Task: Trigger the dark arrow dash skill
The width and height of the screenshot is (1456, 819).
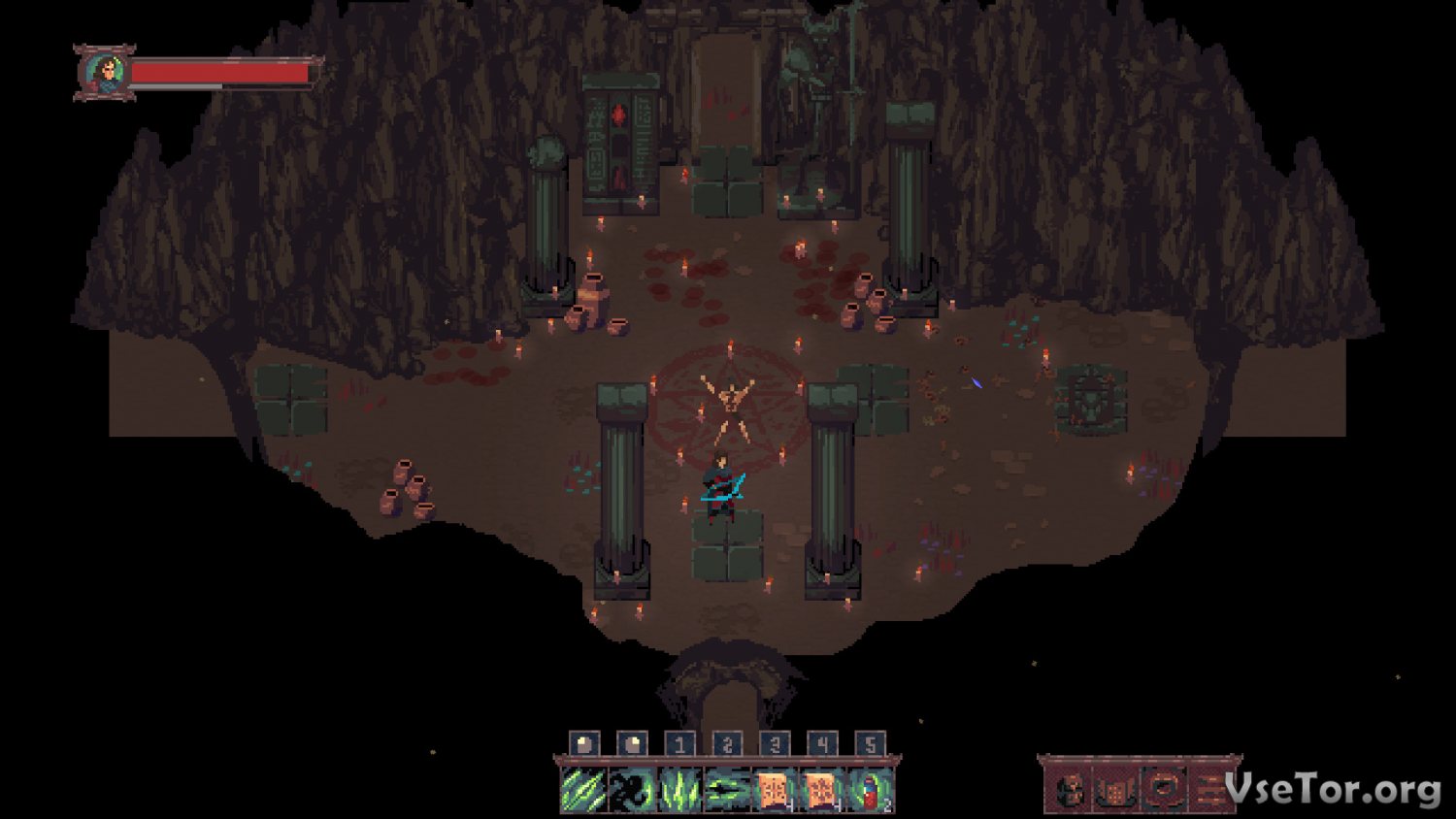Action: pos(727,790)
